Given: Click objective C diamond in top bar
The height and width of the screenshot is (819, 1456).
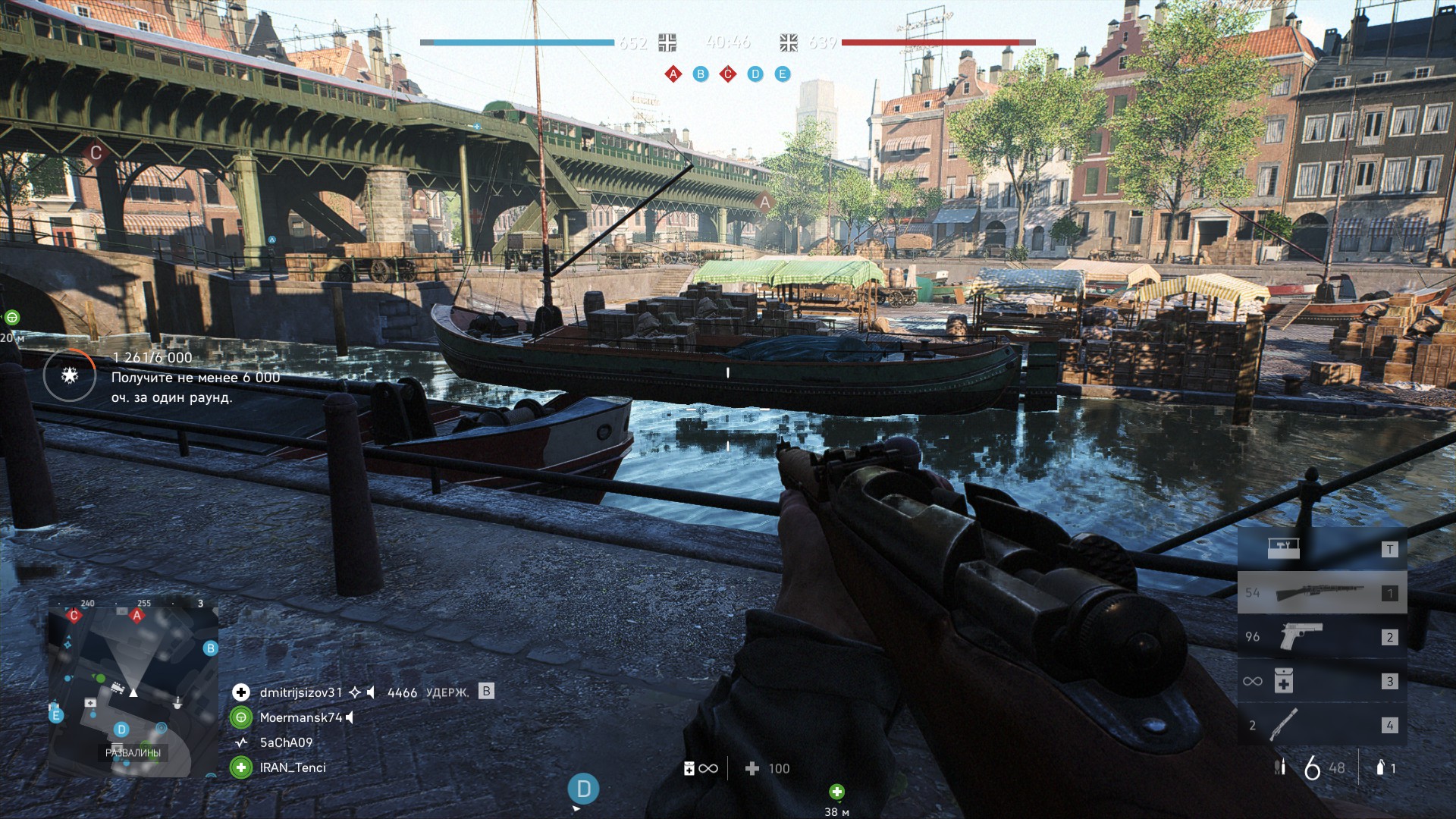Looking at the screenshot, I should coord(728,74).
